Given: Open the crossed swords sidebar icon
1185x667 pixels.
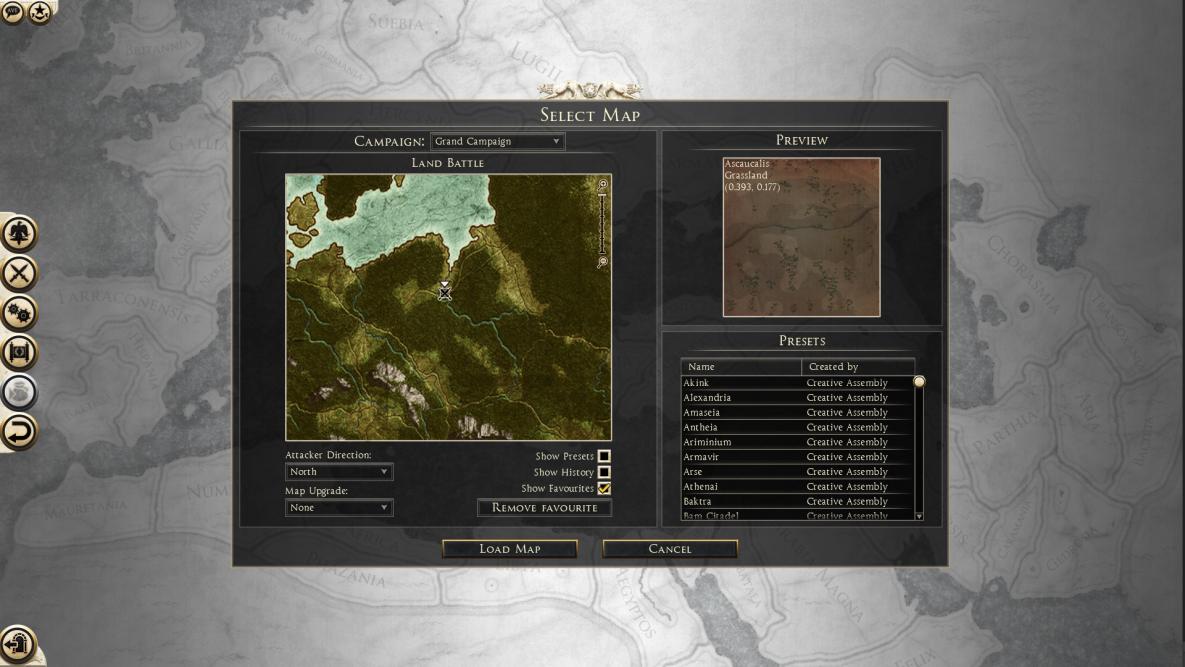Looking at the screenshot, I should 19,273.
